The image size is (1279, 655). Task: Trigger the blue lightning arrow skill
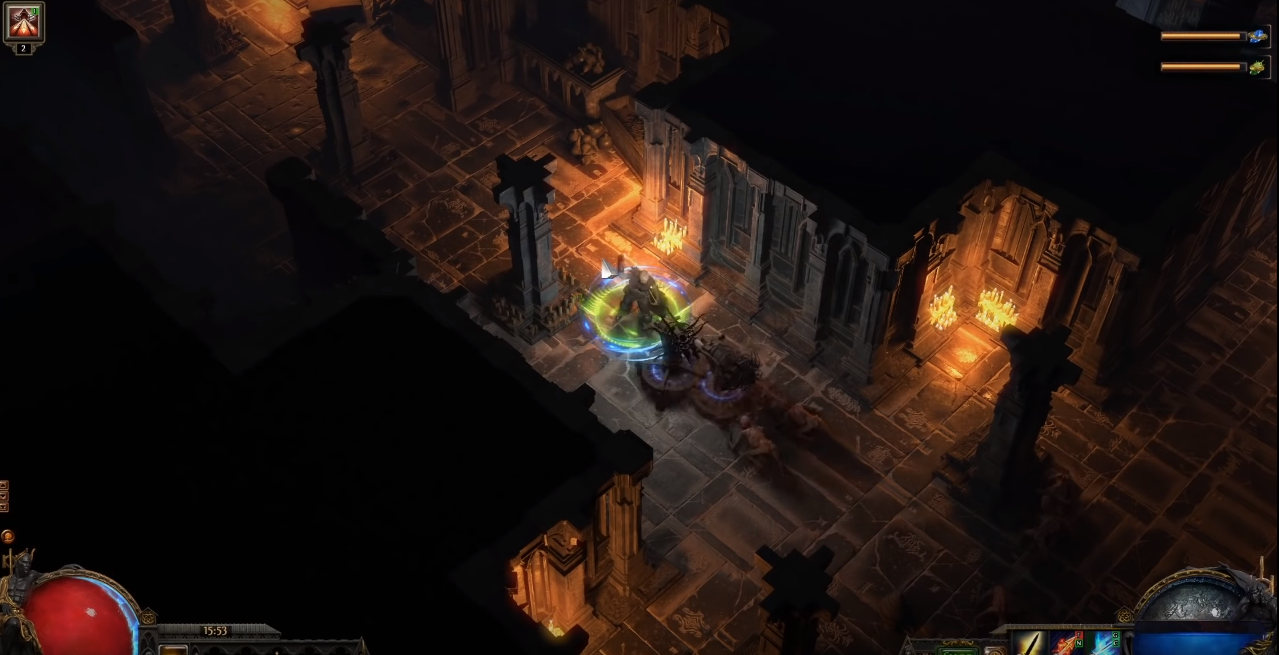[x=1106, y=644]
